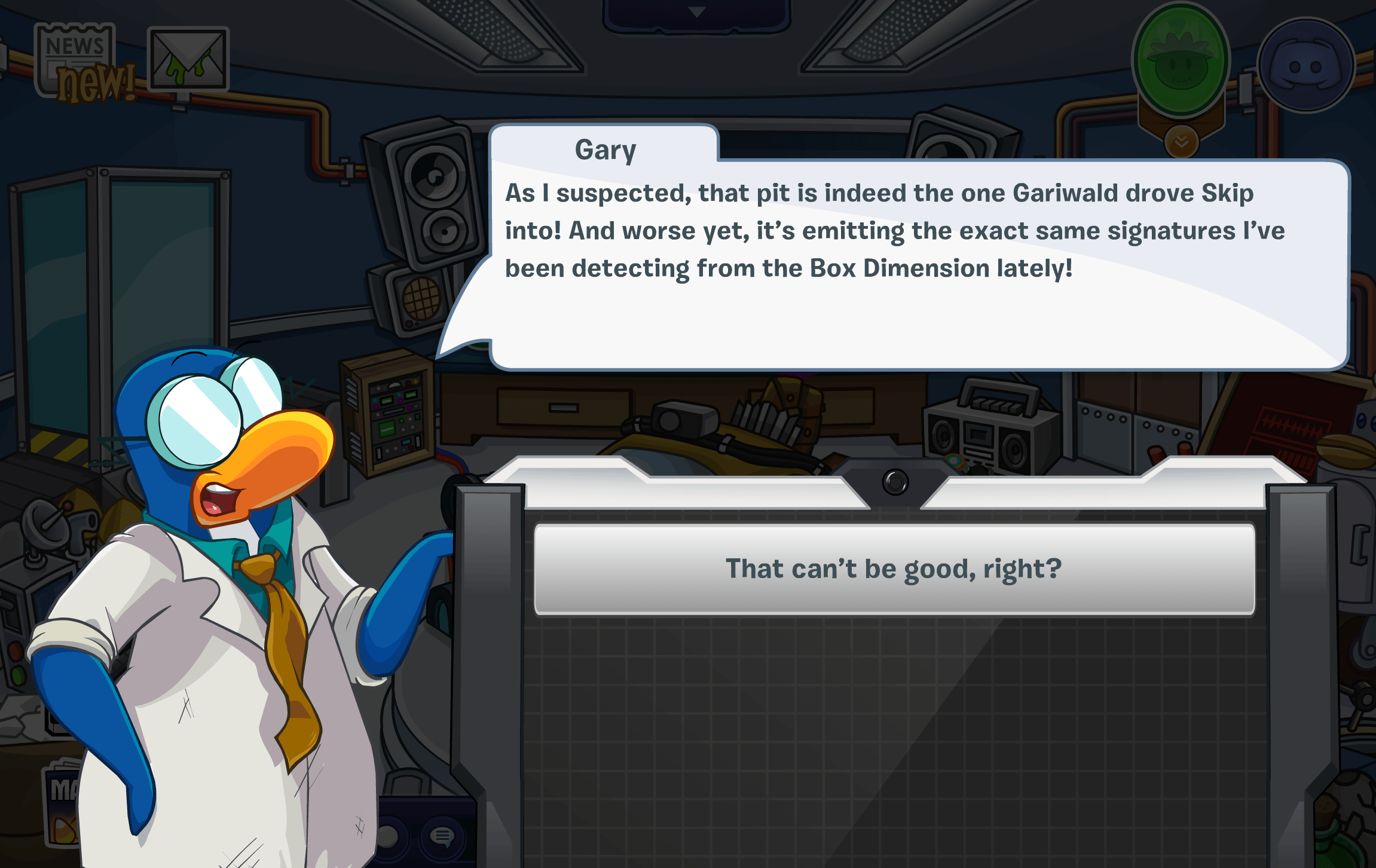This screenshot has width=1376, height=868.
Task: Expand the gold chevron arrow under the badge
Action: [1181, 142]
